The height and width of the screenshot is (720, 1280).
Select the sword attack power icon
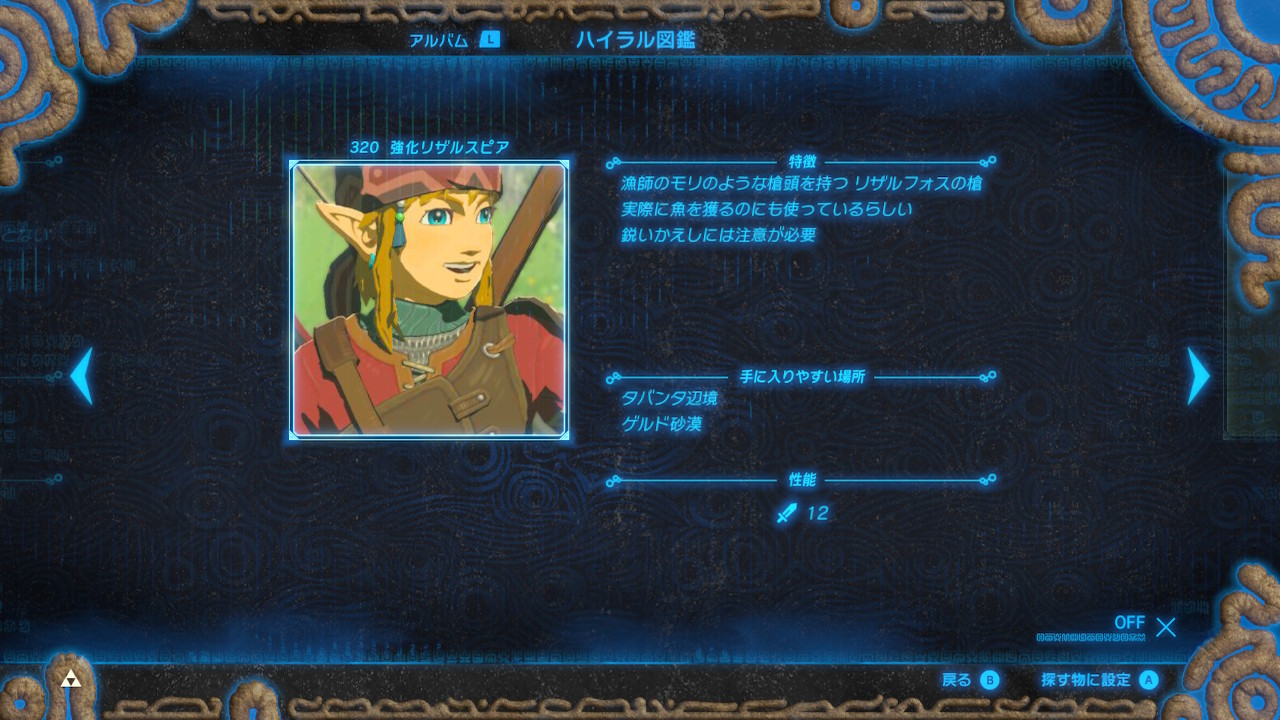tap(787, 513)
